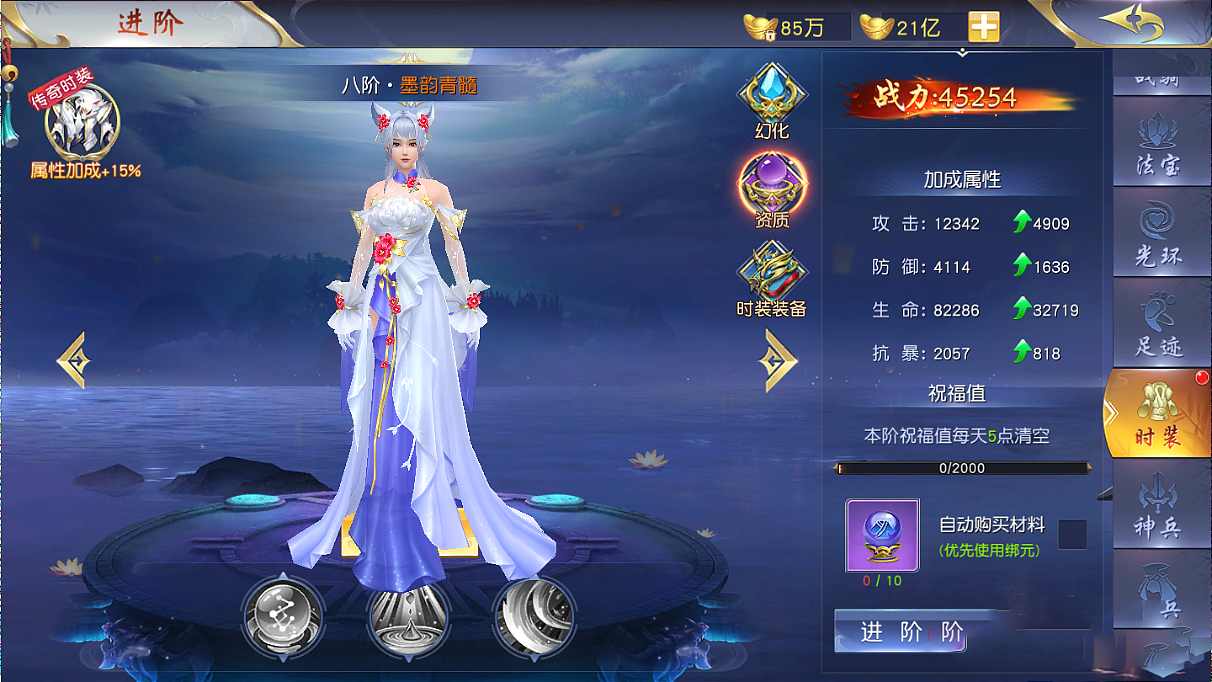Switch to the 法宝 tab
Image resolution: width=1212 pixels, height=682 pixels.
pyautogui.click(x=1158, y=150)
